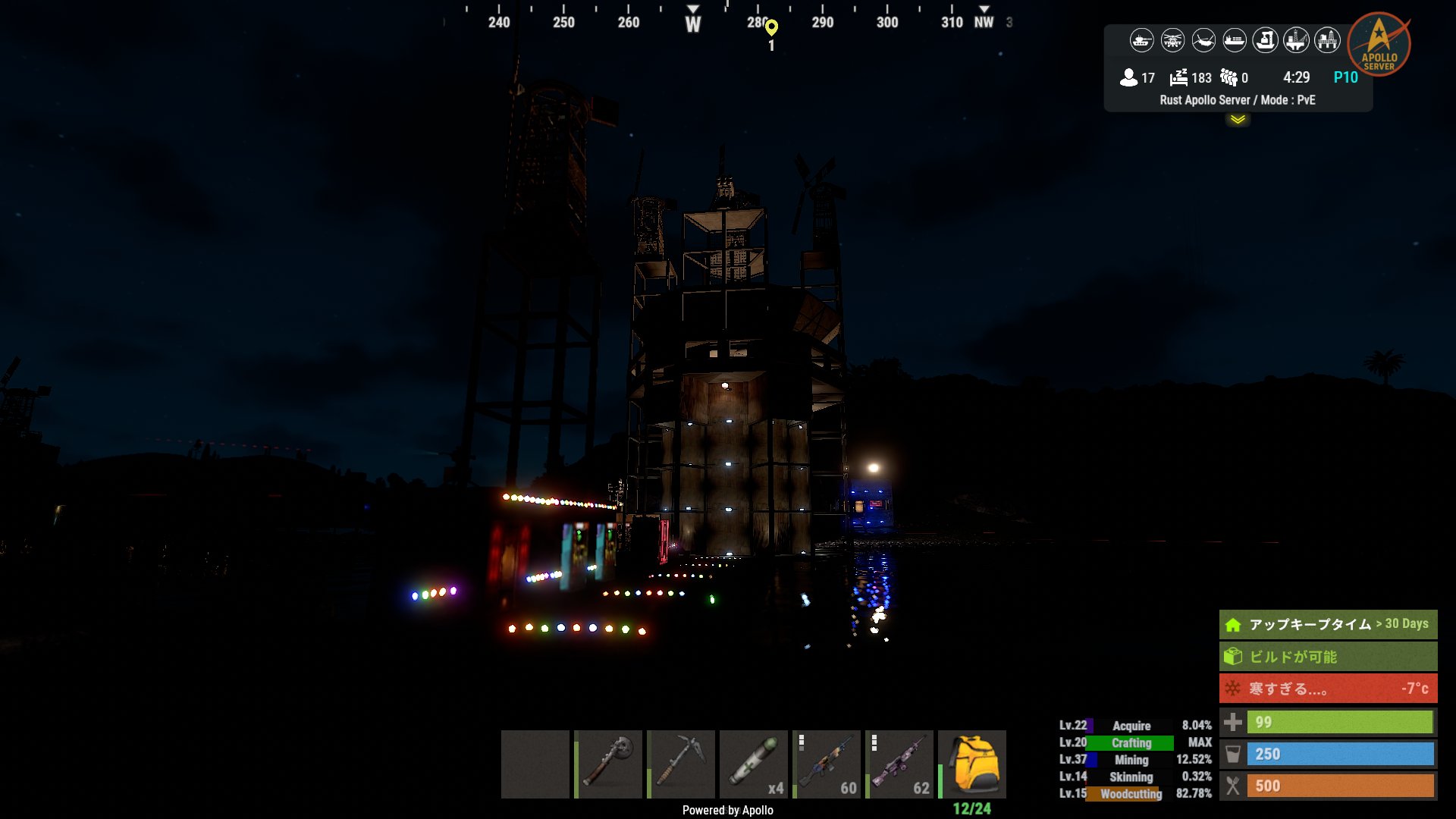Image resolution: width=1456 pixels, height=819 pixels.
Task: Choose the medical syringe stack slot
Action: click(754, 764)
